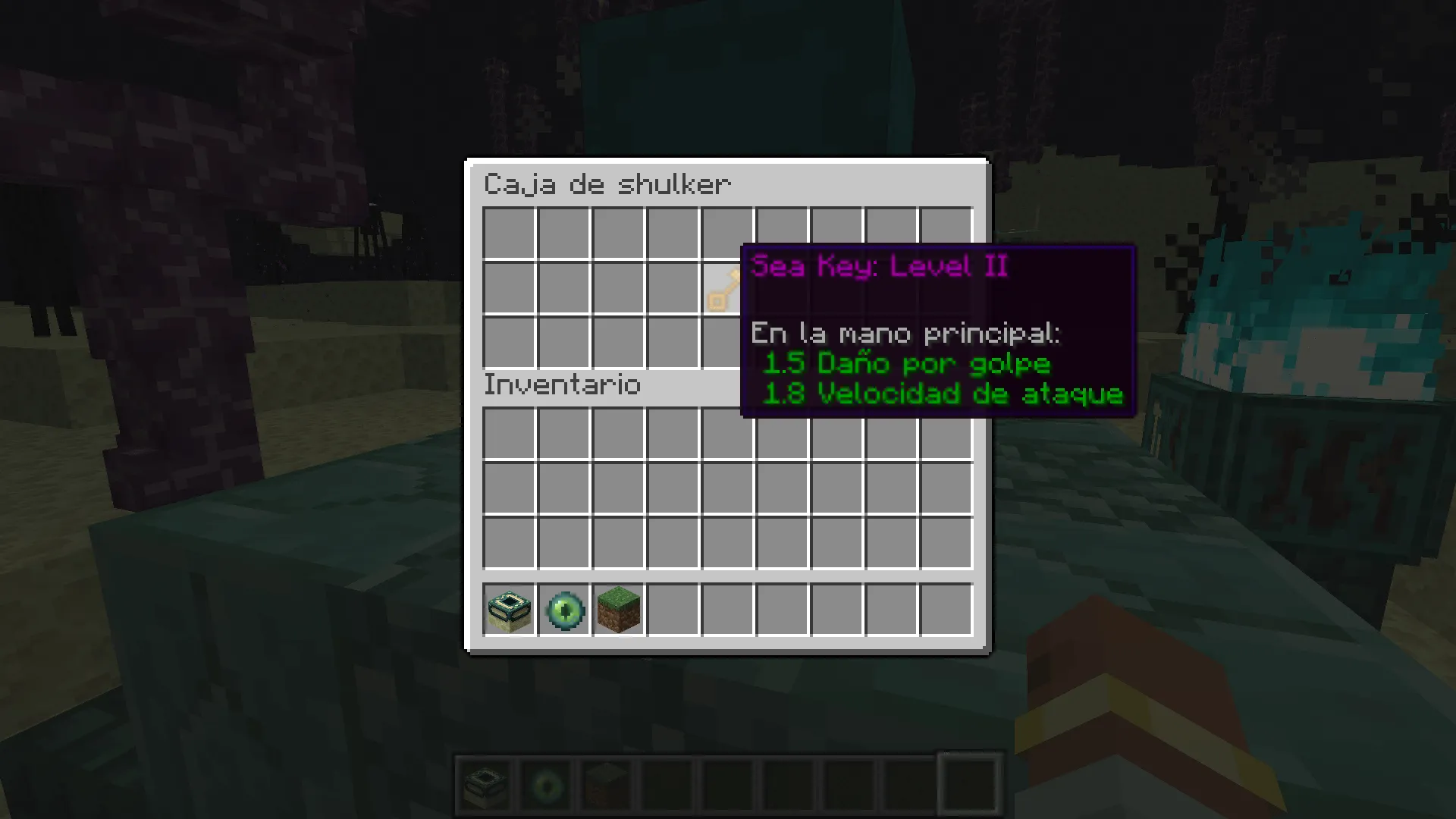1456x819 pixels.
Task: Click the top-left shulker box slot
Action: pyautogui.click(x=509, y=231)
